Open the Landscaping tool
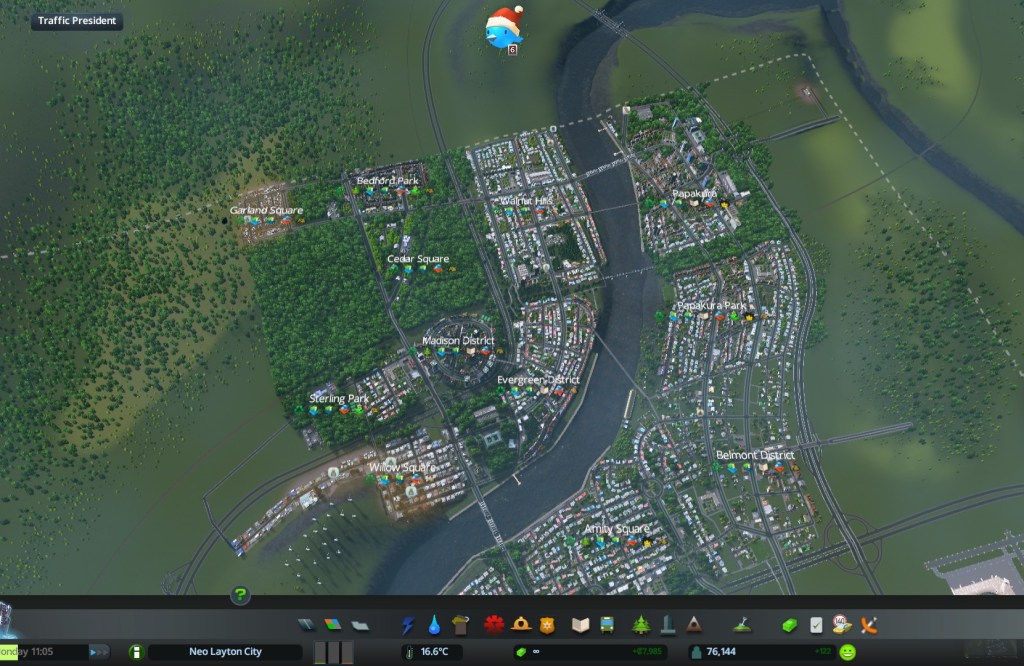1024x666 pixels. tap(742, 625)
